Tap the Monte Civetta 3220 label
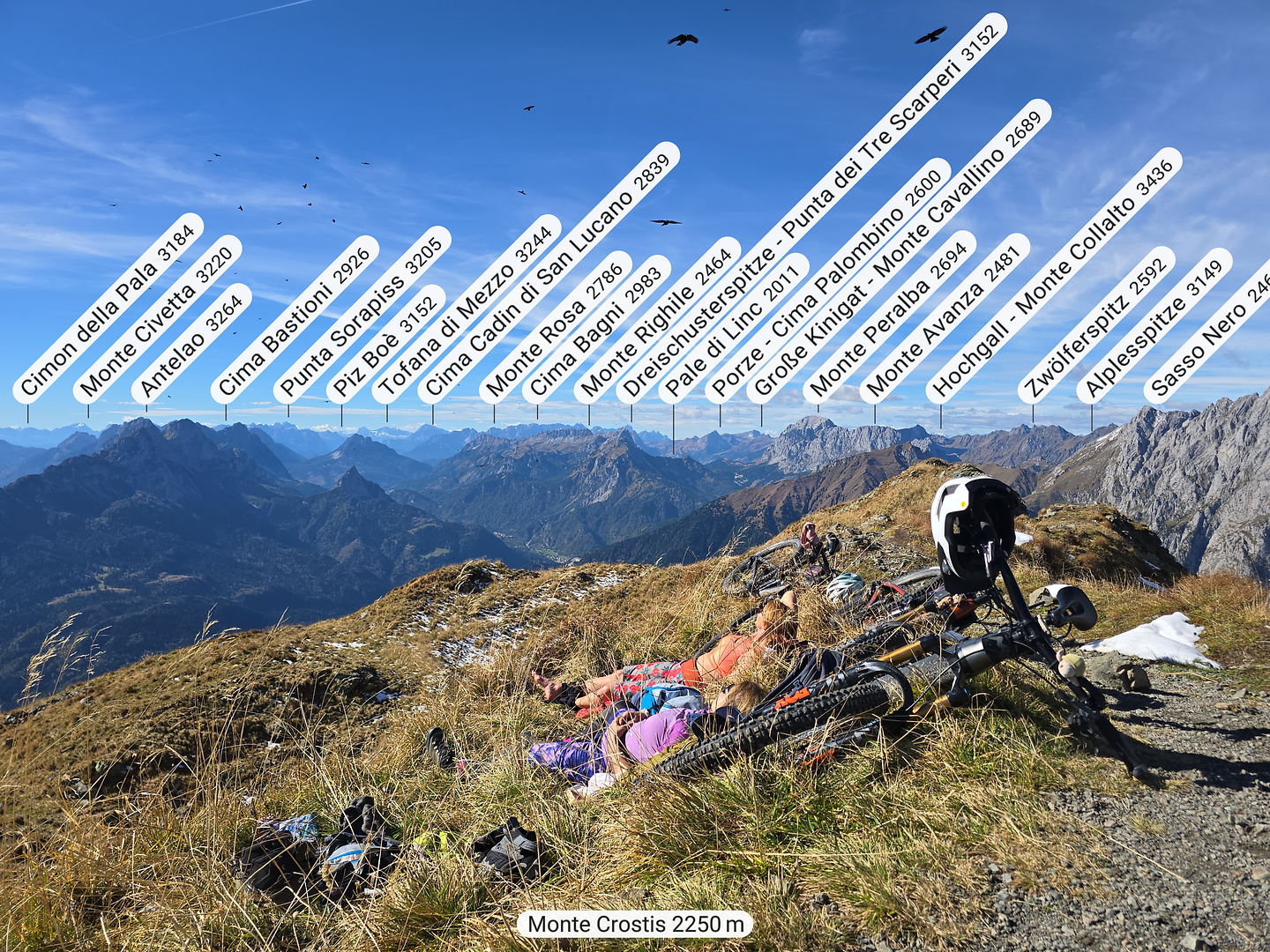Viewport: 1270px width, 952px height. pyautogui.click(x=157, y=320)
